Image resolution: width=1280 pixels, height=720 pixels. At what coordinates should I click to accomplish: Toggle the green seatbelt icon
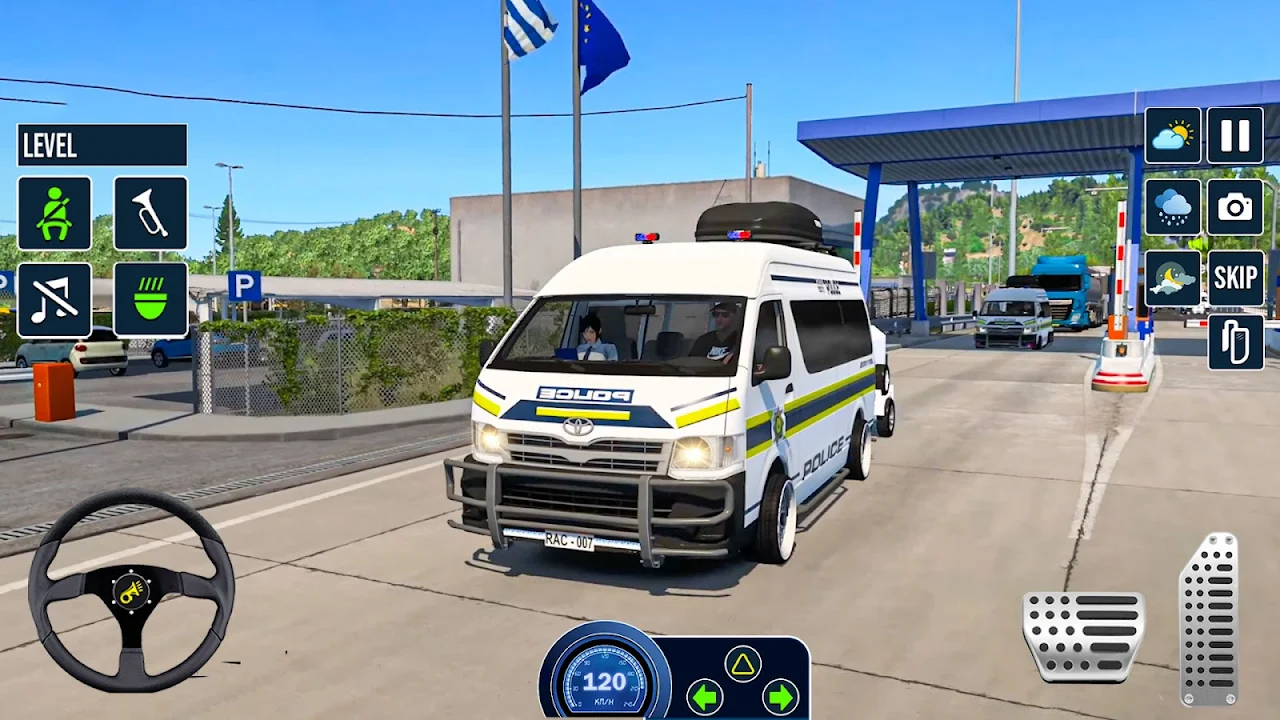(x=54, y=213)
